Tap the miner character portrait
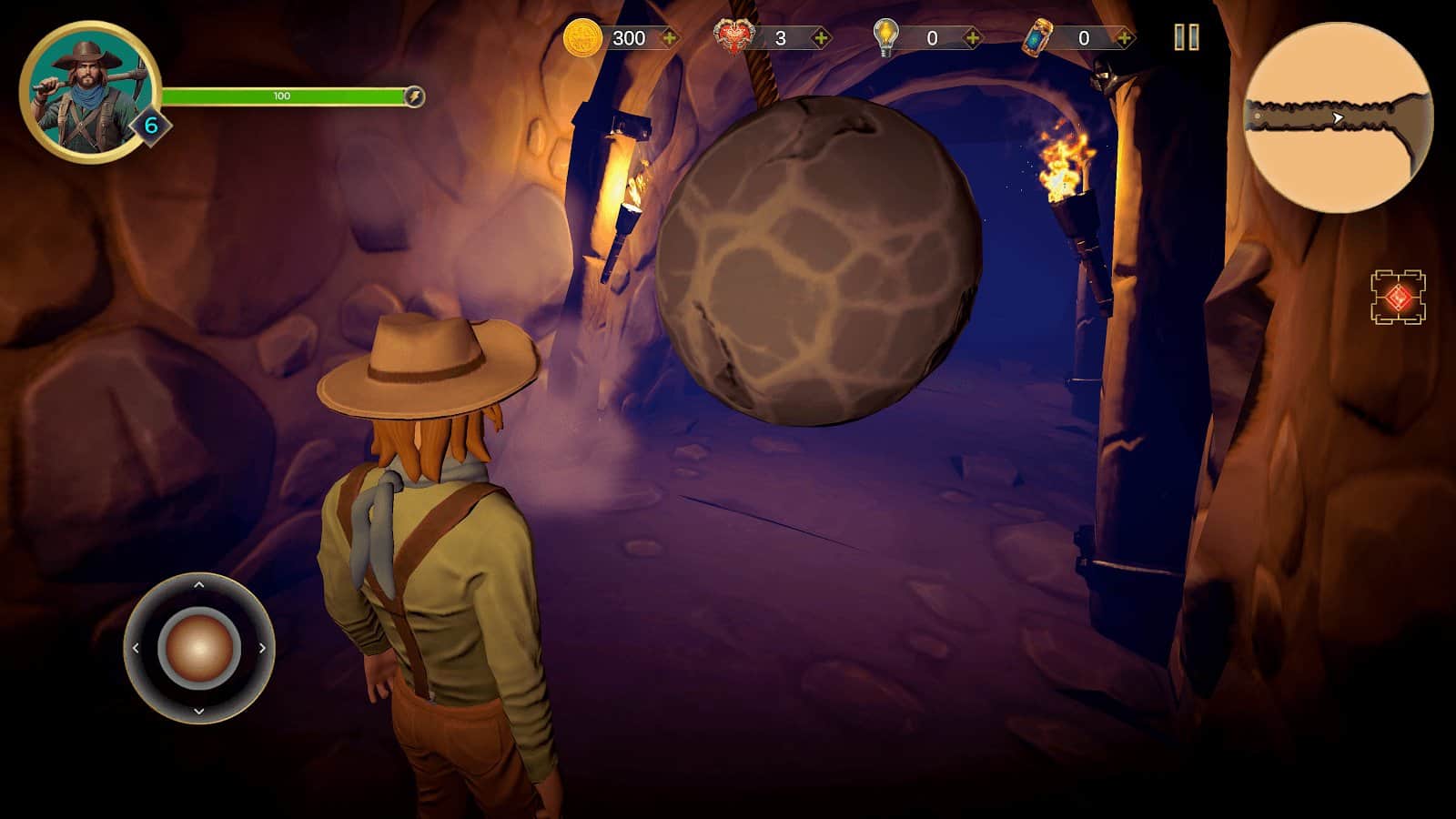 [88, 91]
